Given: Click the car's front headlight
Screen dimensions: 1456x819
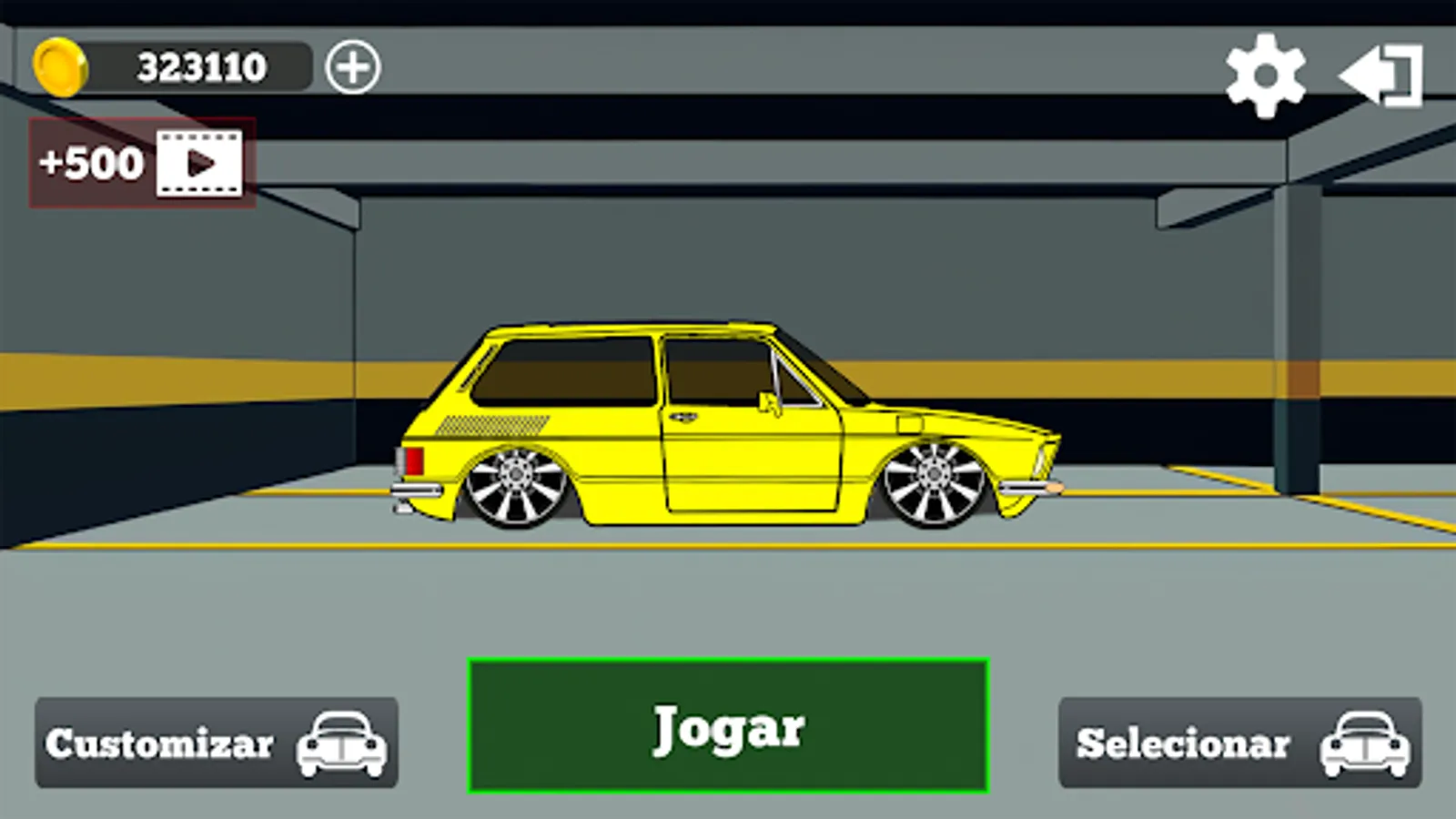Looking at the screenshot, I should tap(1040, 460).
